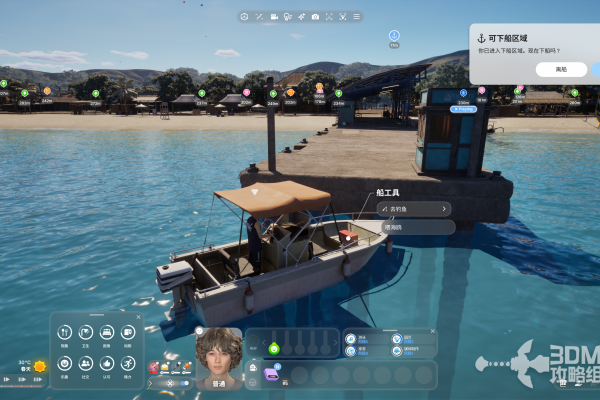This screenshot has height=400, width=600.
Task: Click the thumbs-up 认可 need icon
Action: (x=107, y=364)
